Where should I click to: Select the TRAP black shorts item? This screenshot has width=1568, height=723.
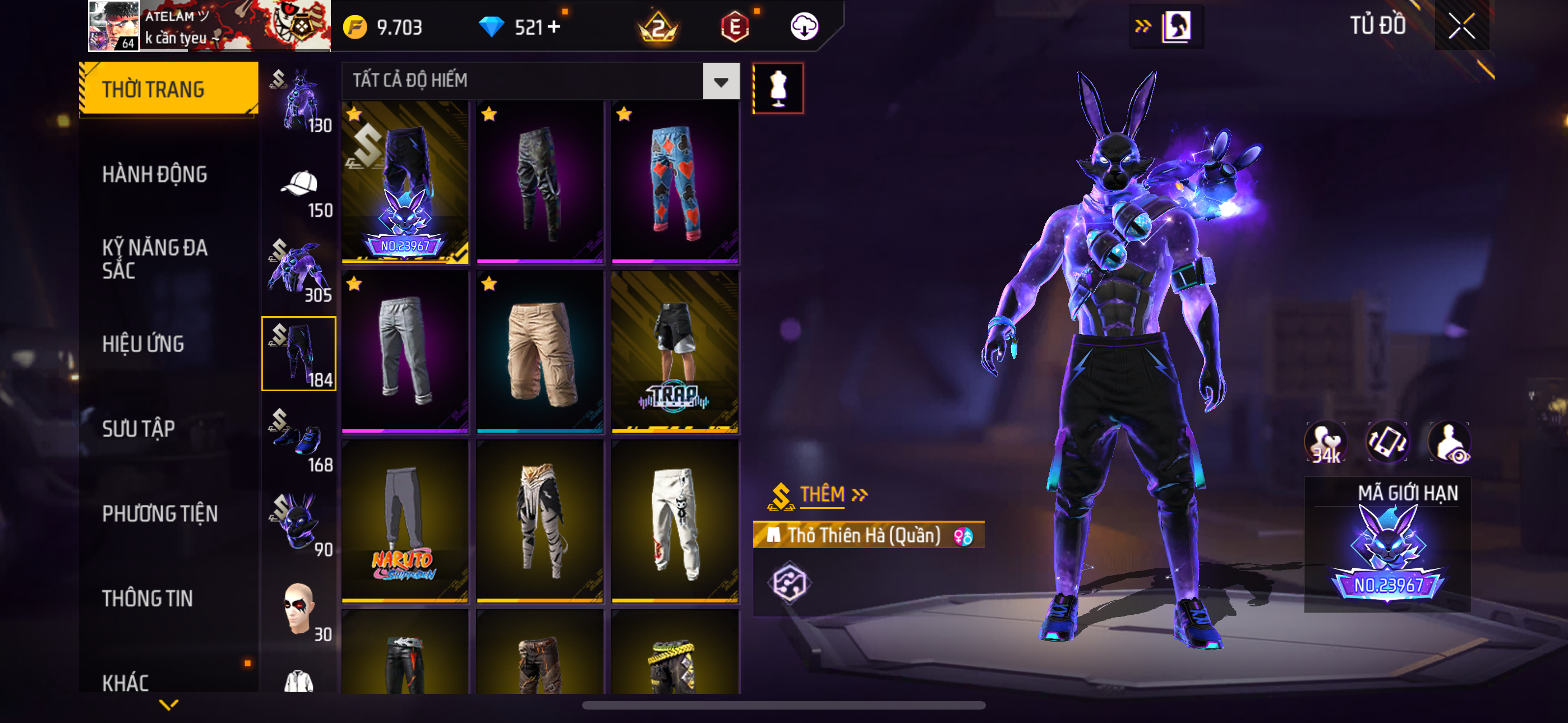point(675,353)
